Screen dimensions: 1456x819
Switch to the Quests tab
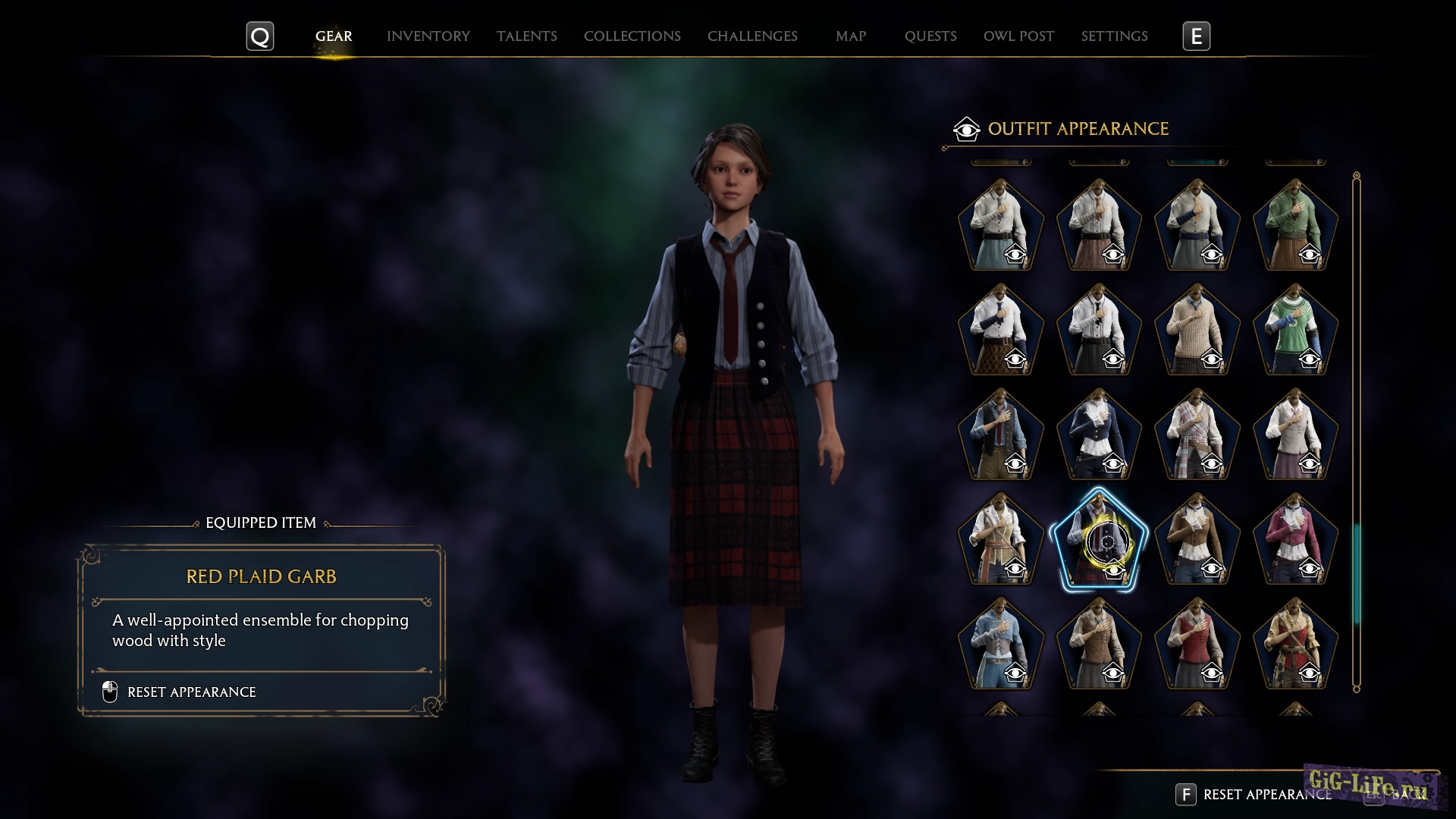tap(930, 36)
